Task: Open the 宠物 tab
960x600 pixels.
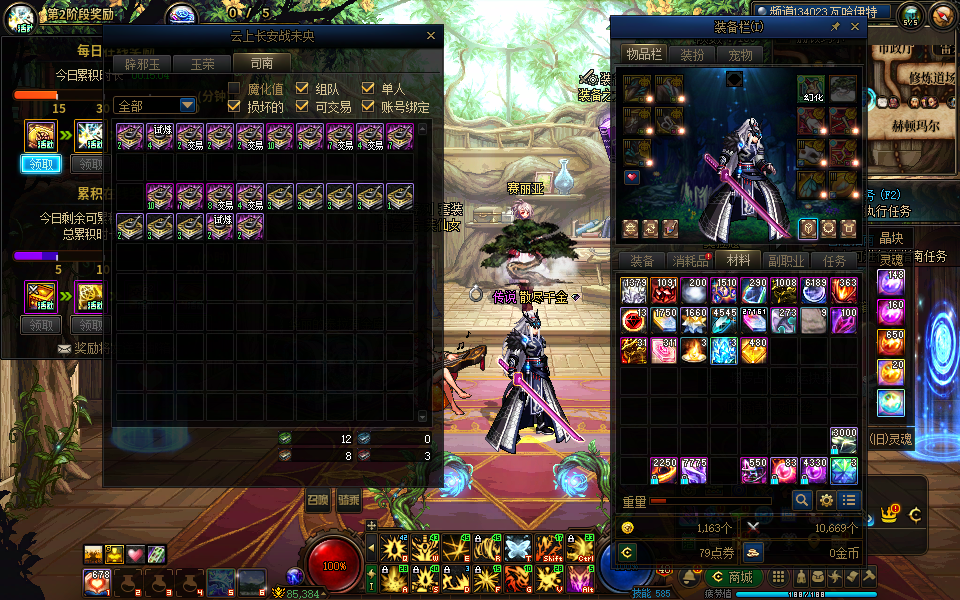Action: click(x=740, y=54)
